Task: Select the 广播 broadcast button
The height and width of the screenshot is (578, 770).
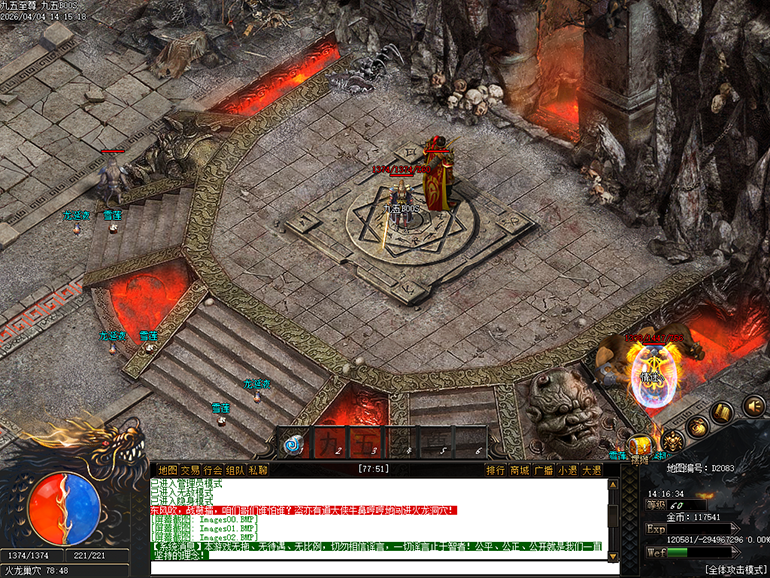Action: click(x=544, y=470)
